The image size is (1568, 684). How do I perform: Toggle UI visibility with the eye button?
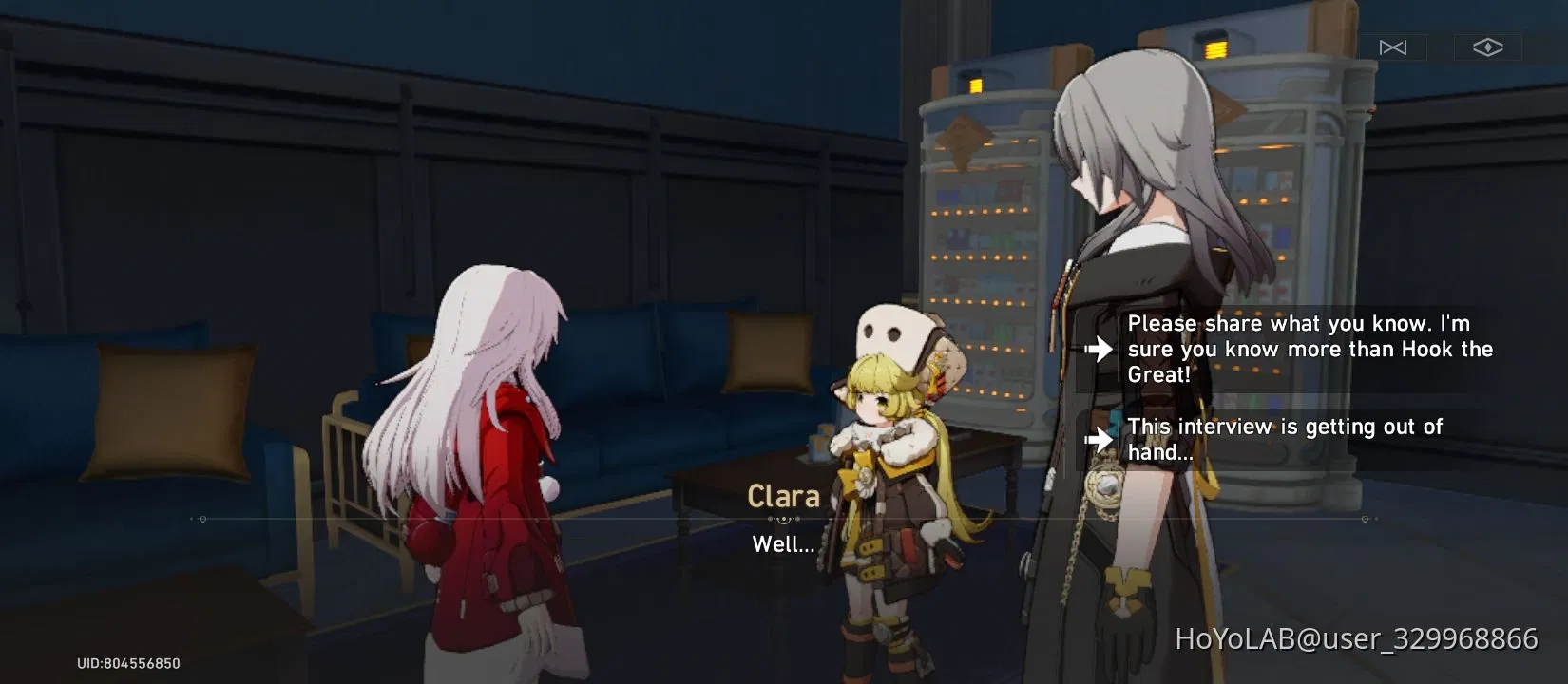(1487, 46)
